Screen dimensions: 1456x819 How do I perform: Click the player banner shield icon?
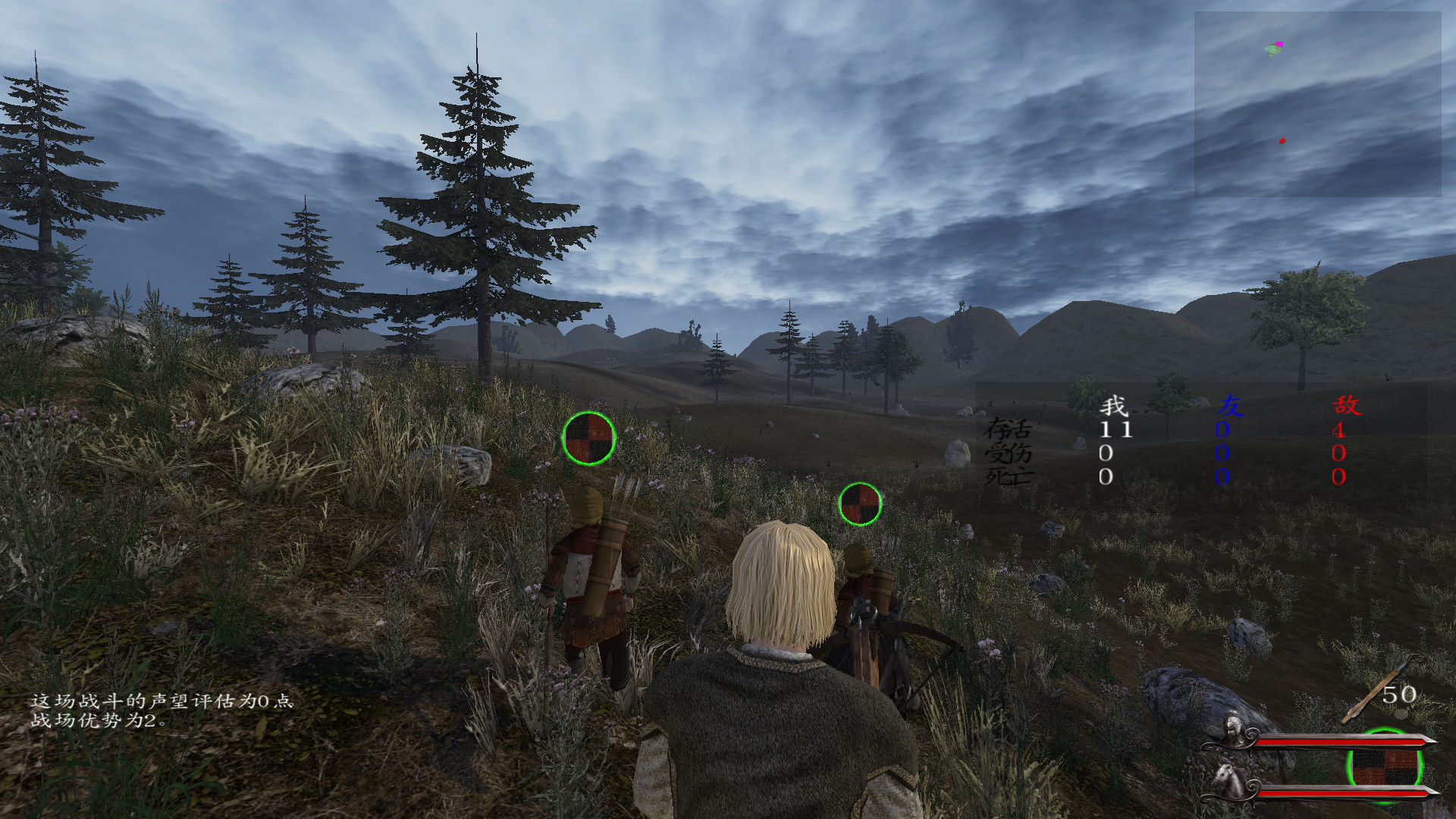pos(1384,767)
